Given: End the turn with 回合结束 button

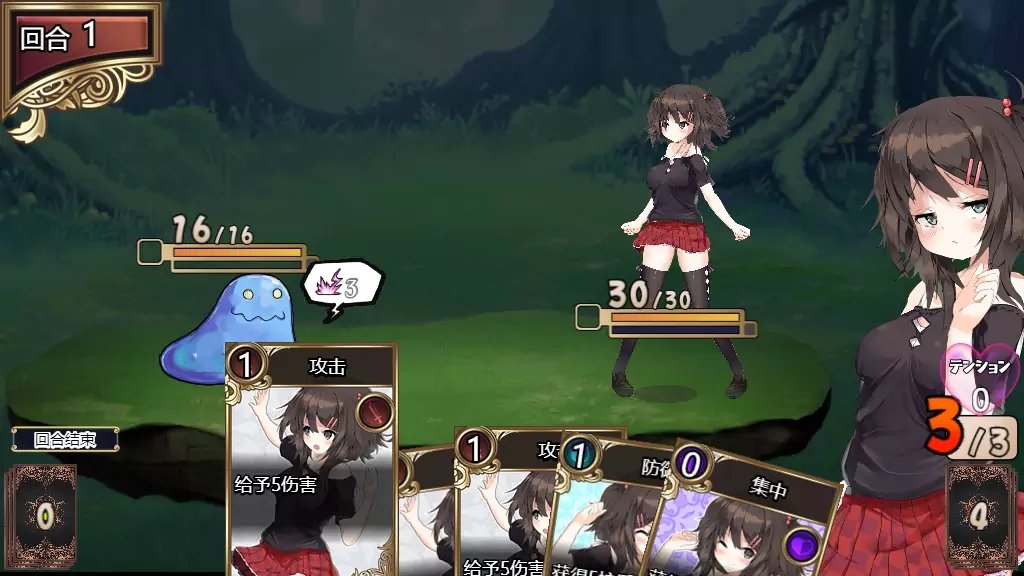Looking at the screenshot, I should click(65, 439).
